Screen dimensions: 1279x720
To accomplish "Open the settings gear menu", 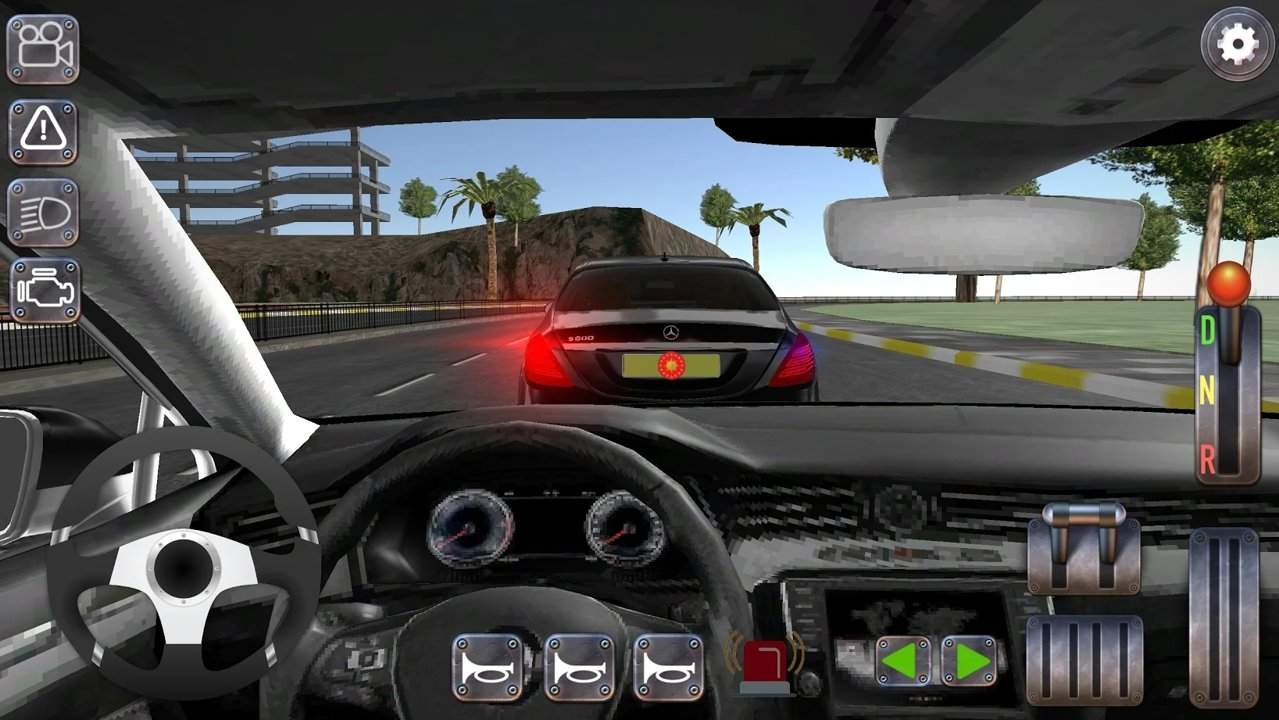I will coord(1238,43).
